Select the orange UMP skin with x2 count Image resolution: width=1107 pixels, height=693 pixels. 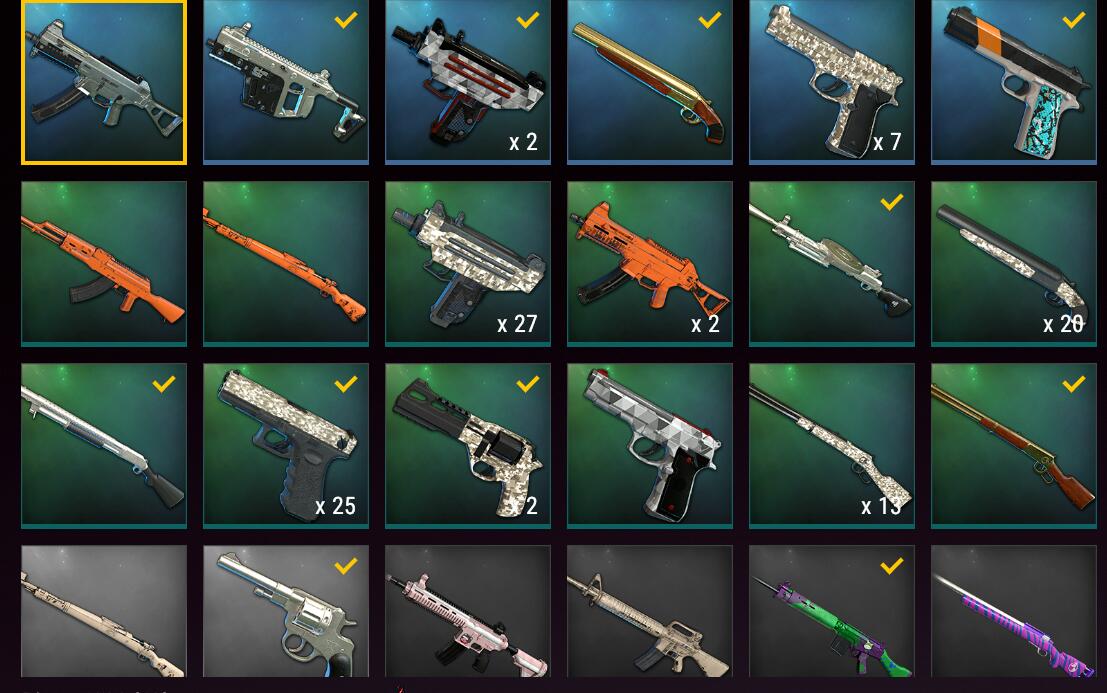click(x=650, y=263)
